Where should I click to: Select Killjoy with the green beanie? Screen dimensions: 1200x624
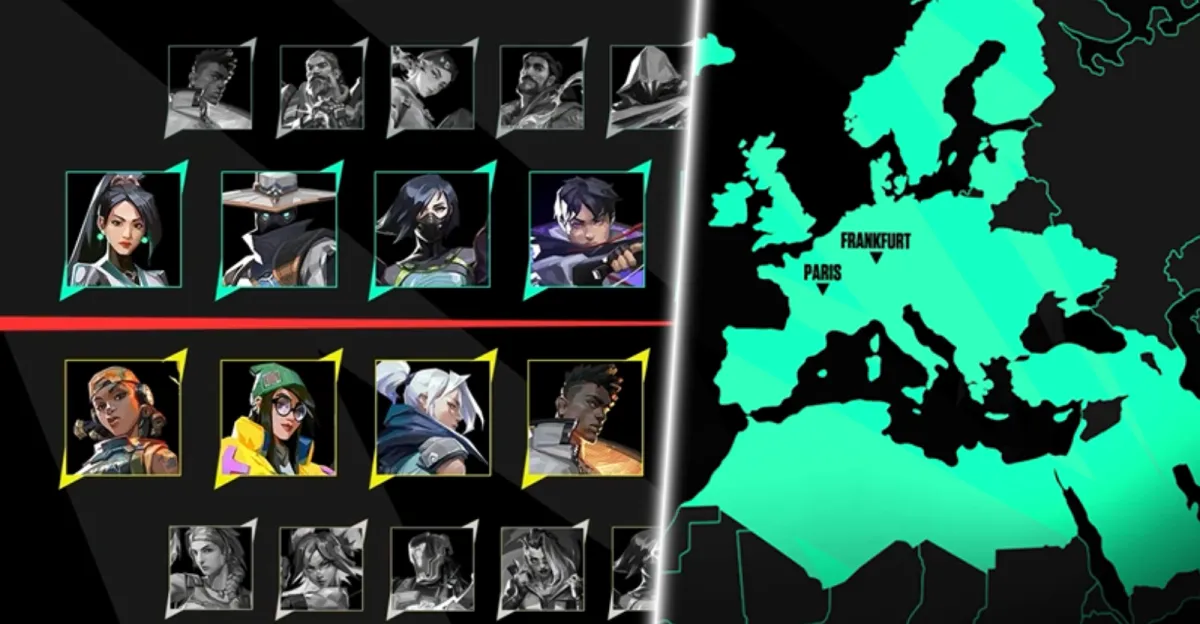[x=279, y=416]
